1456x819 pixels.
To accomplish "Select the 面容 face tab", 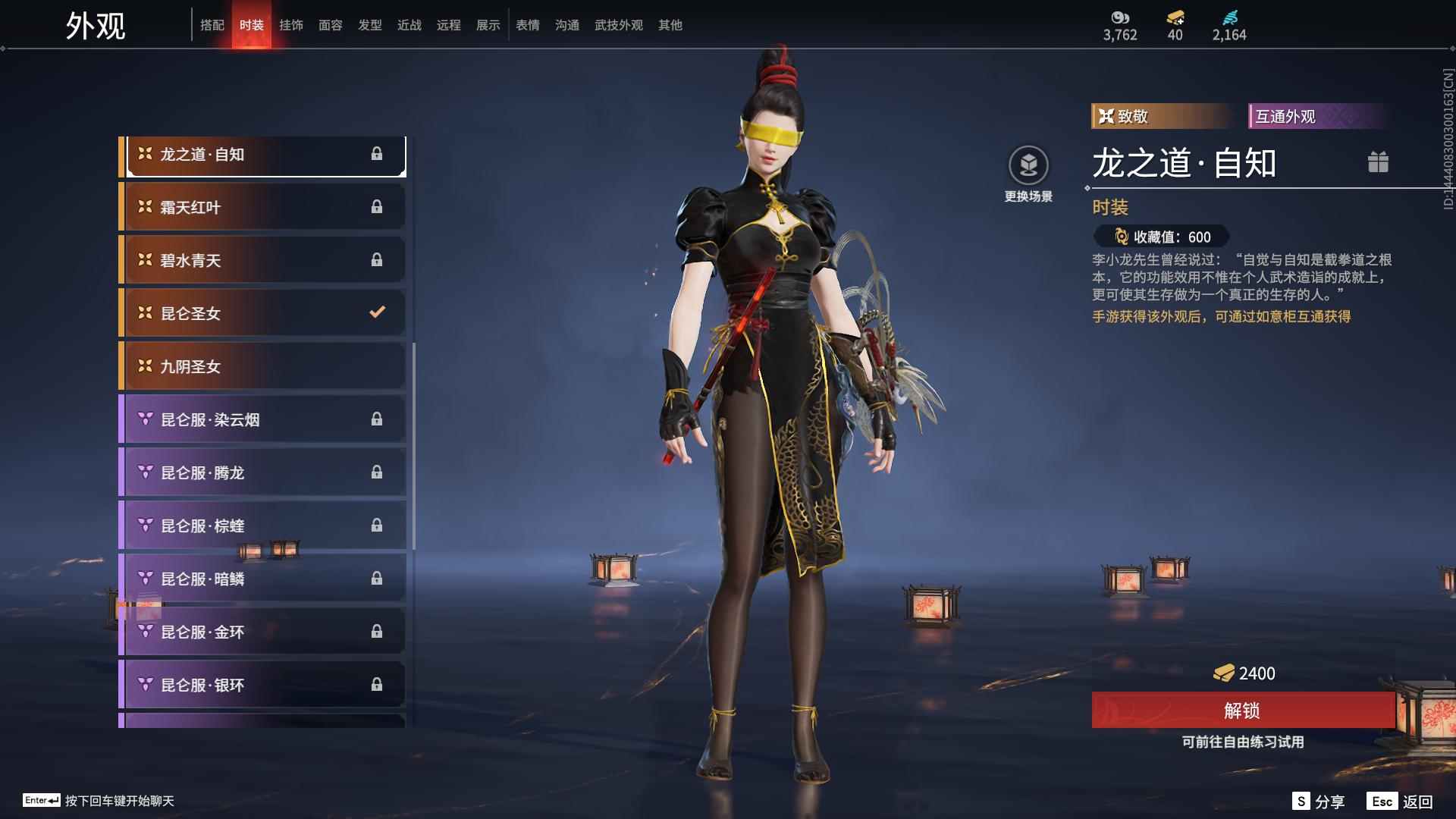I will tap(331, 25).
